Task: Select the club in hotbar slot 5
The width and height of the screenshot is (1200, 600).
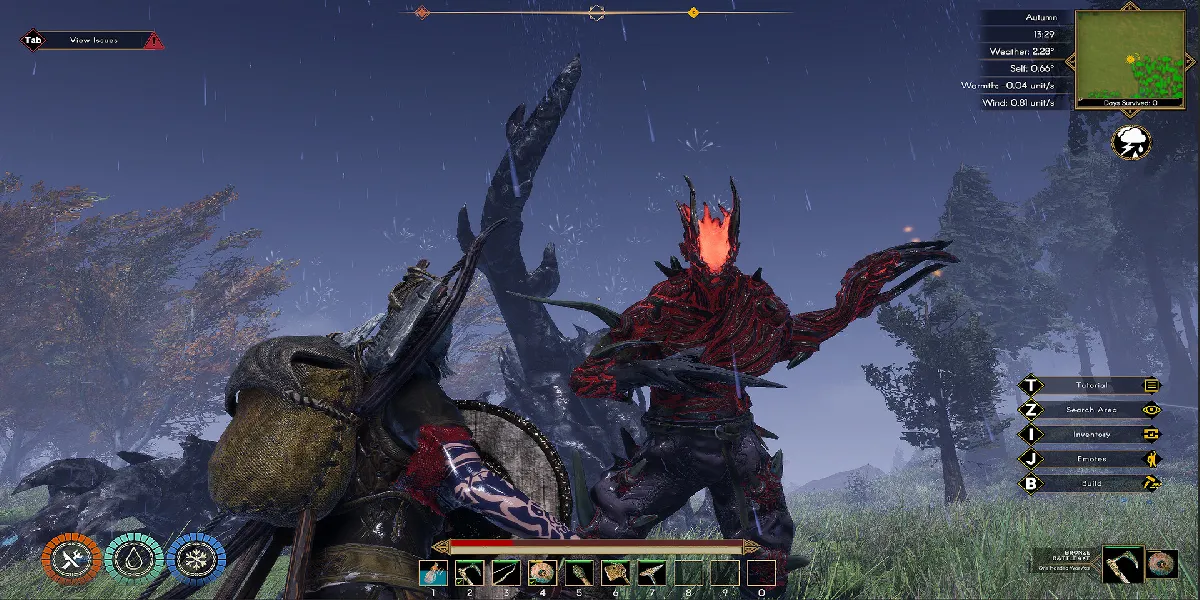Action: tap(579, 573)
